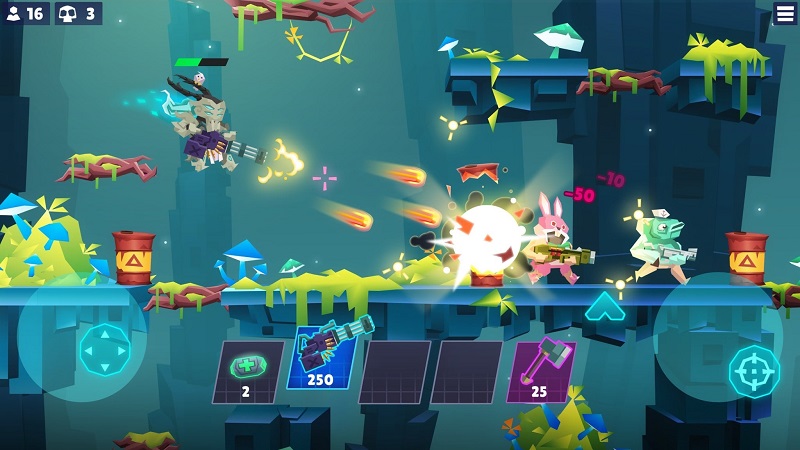
Task: Select the minigun slot with 250 ammo
Action: (322, 358)
